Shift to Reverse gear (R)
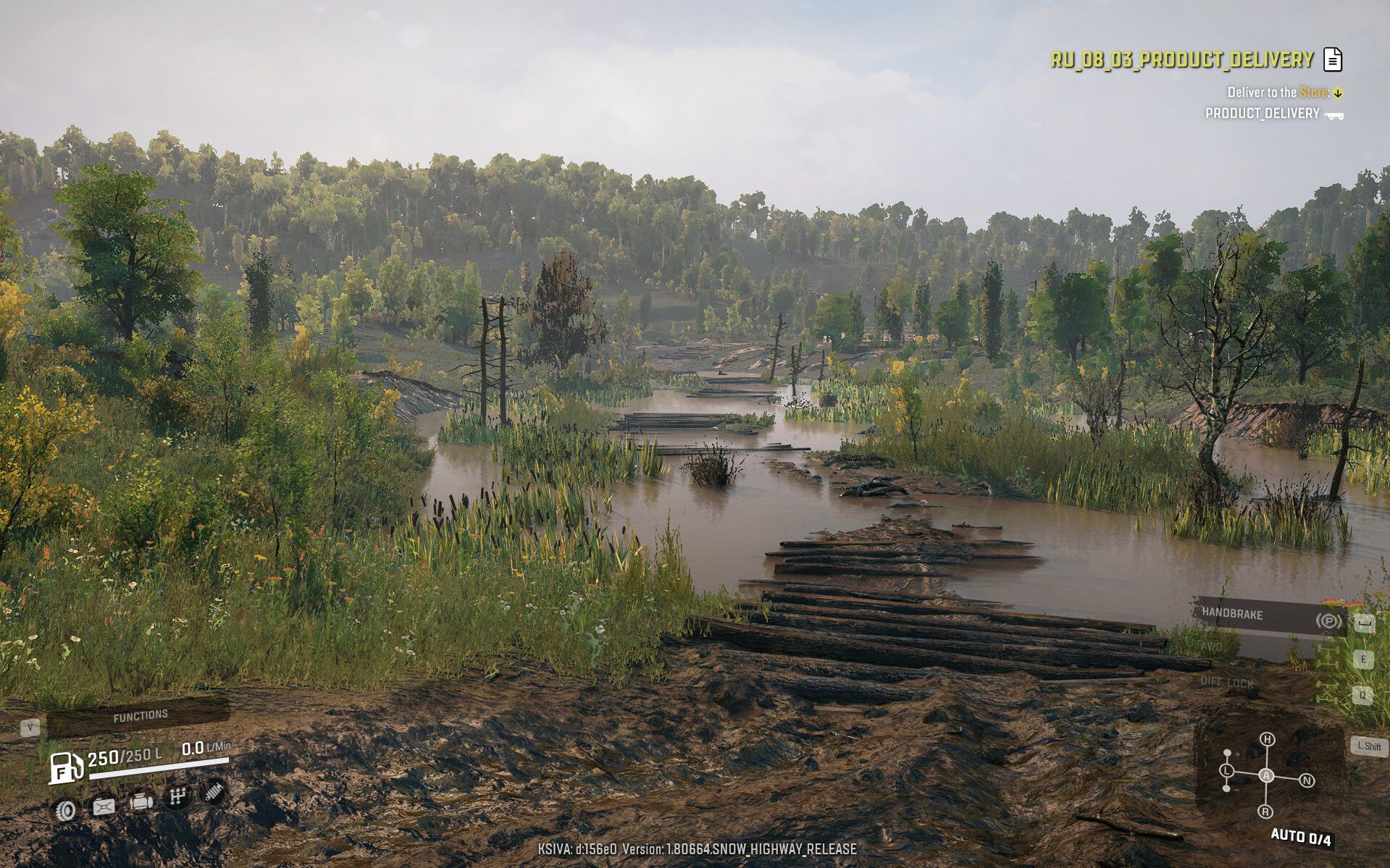The width and height of the screenshot is (1390, 868). coord(1265,812)
